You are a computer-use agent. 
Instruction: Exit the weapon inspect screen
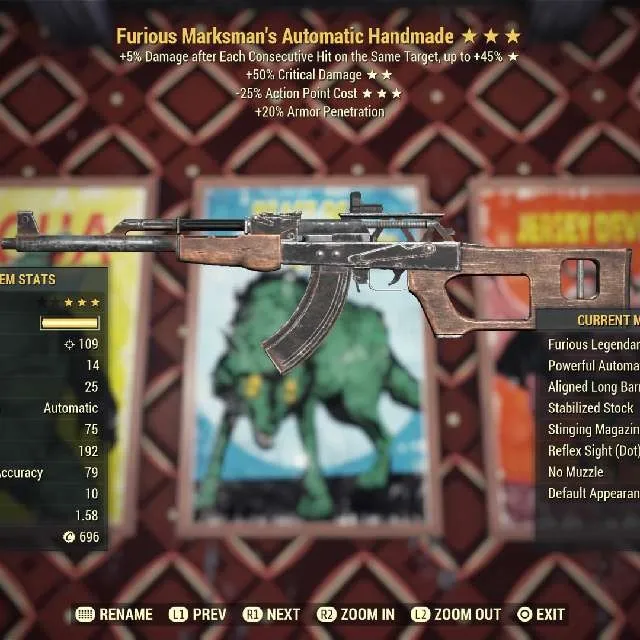[541, 614]
